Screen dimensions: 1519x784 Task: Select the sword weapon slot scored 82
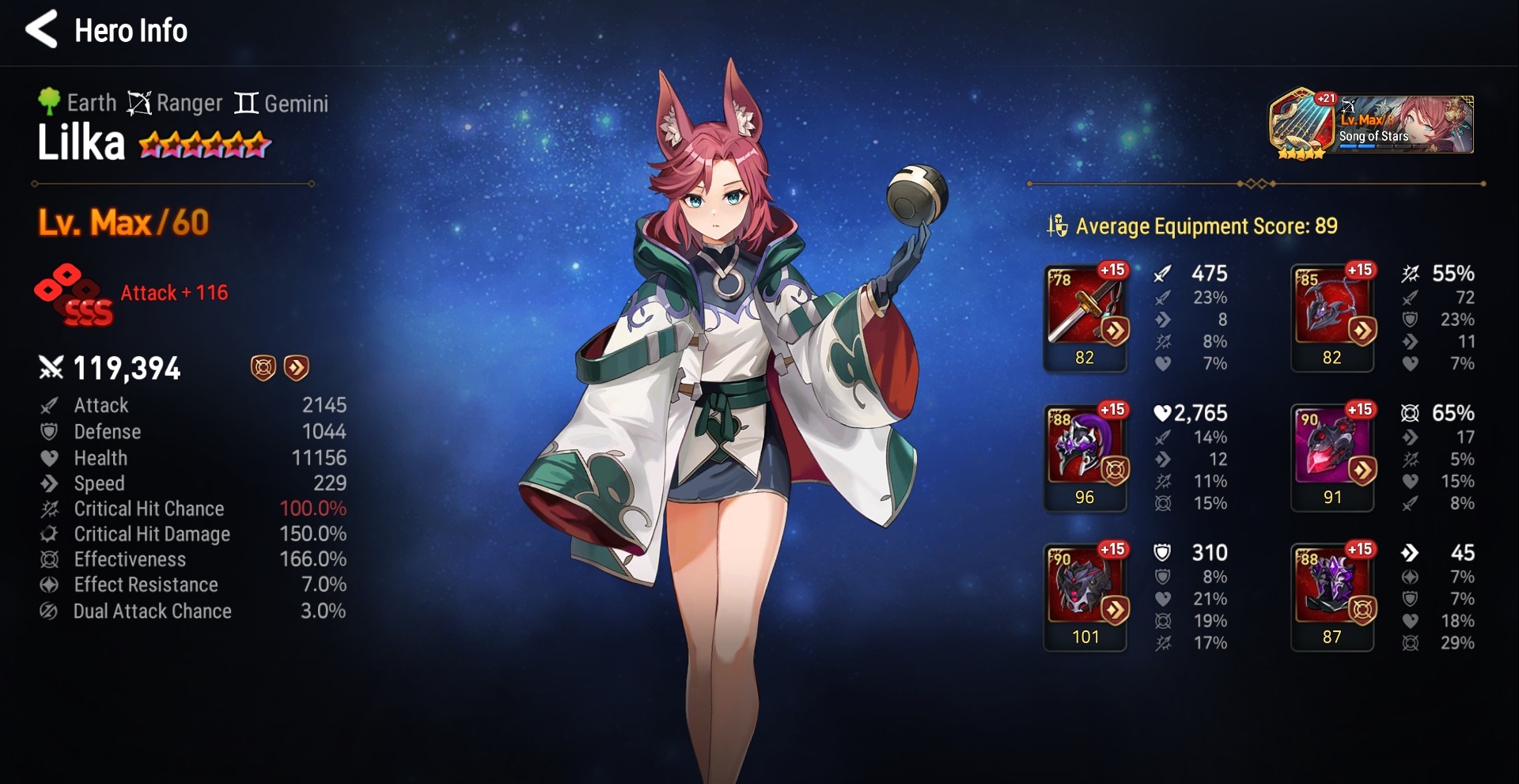pyautogui.click(x=1085, y=316)
